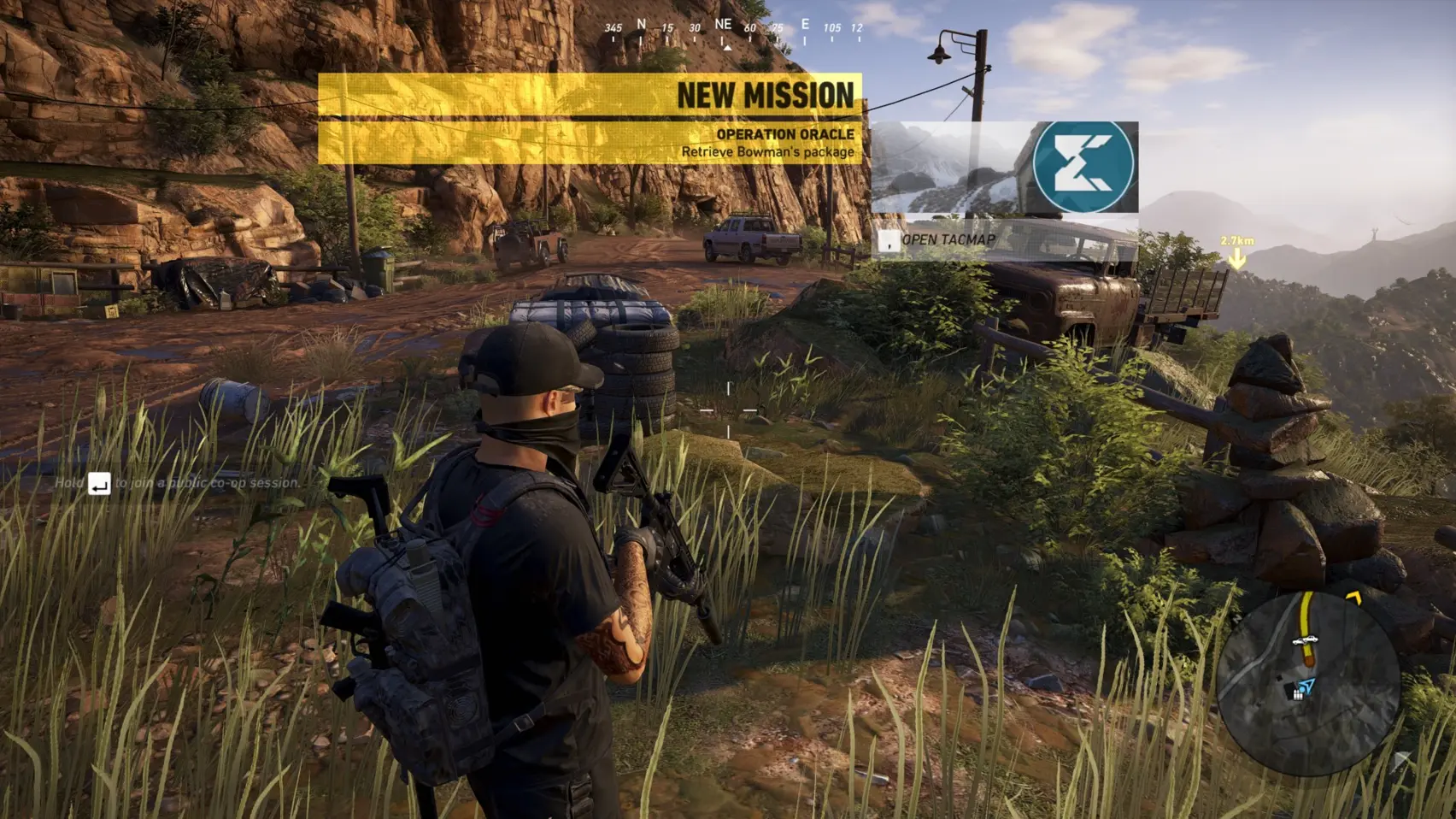This screenshot has height=819, width=1456.
Task: Click the New Mission notification banner
Action: point(590,118)
